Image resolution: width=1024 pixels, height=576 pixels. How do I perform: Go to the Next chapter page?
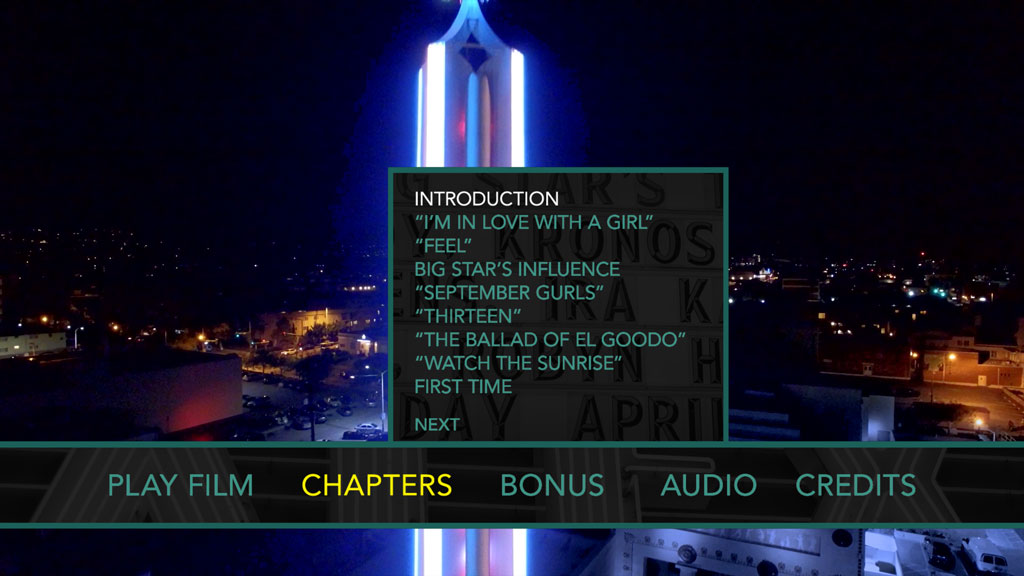tap(437, 424)
